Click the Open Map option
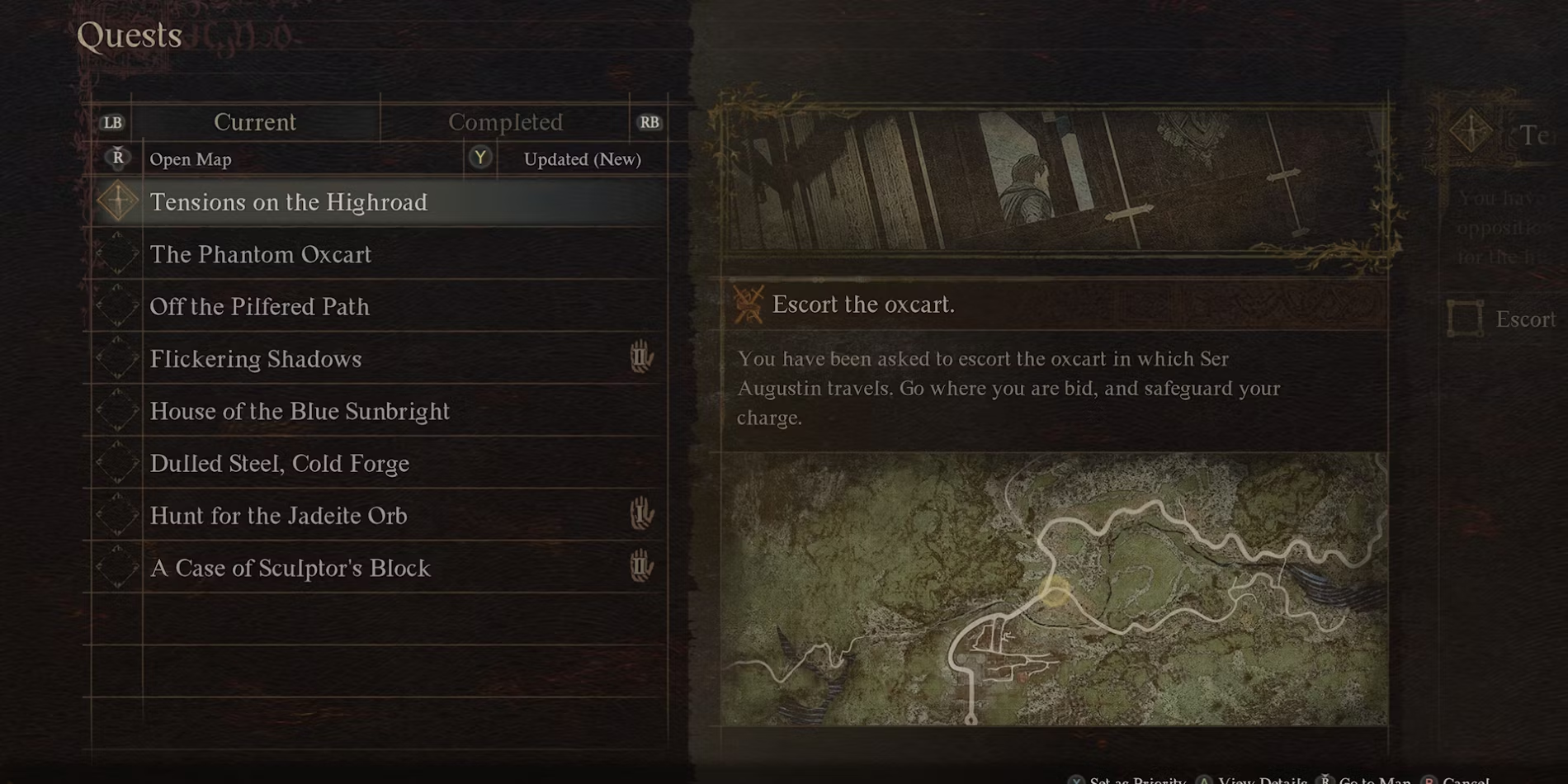1568x784 pixels. 190,159
